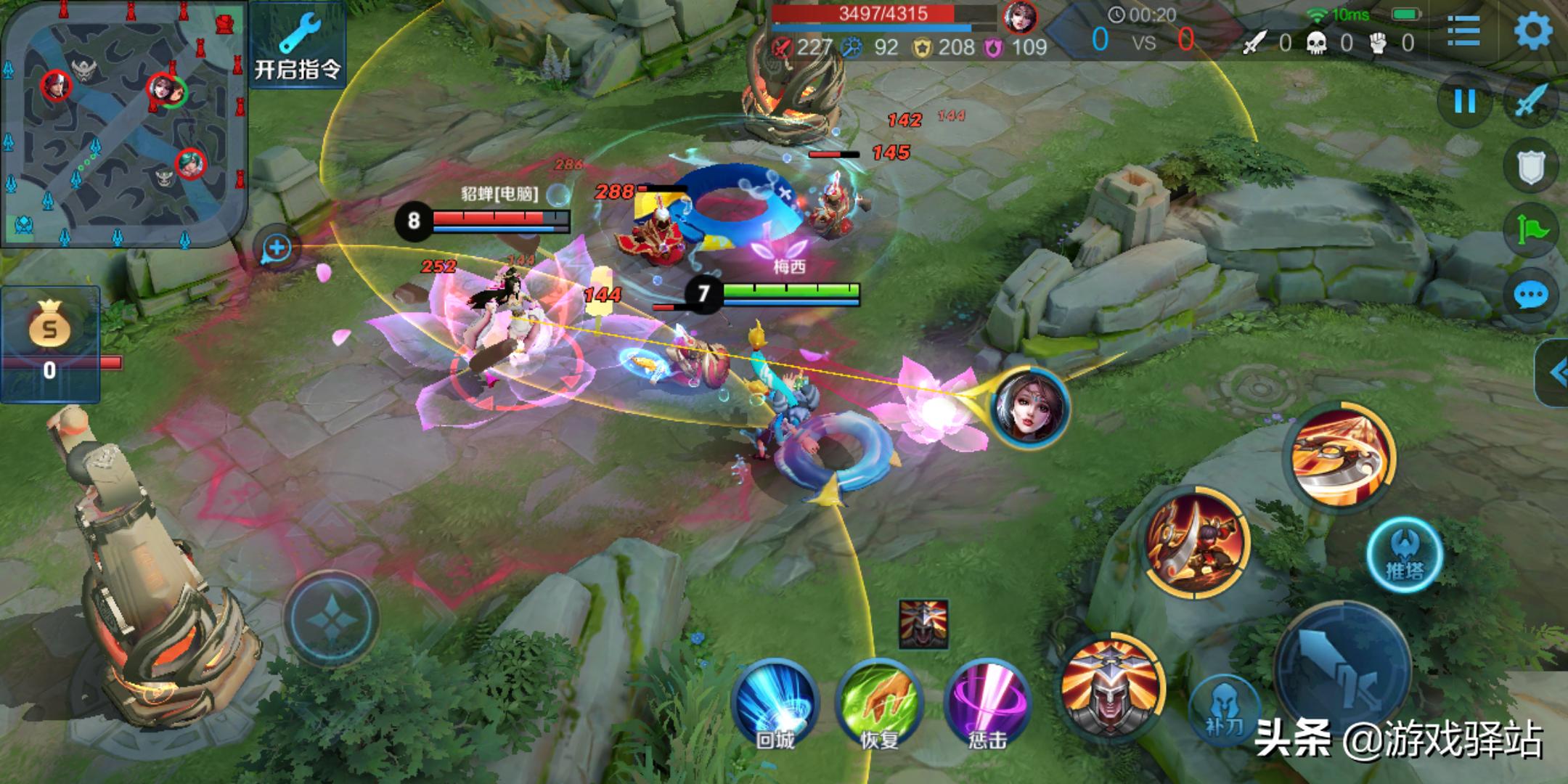Expand the side panel arrow tab
The height and width of the screenshot is (784, 1568).
click(1553, 372)
